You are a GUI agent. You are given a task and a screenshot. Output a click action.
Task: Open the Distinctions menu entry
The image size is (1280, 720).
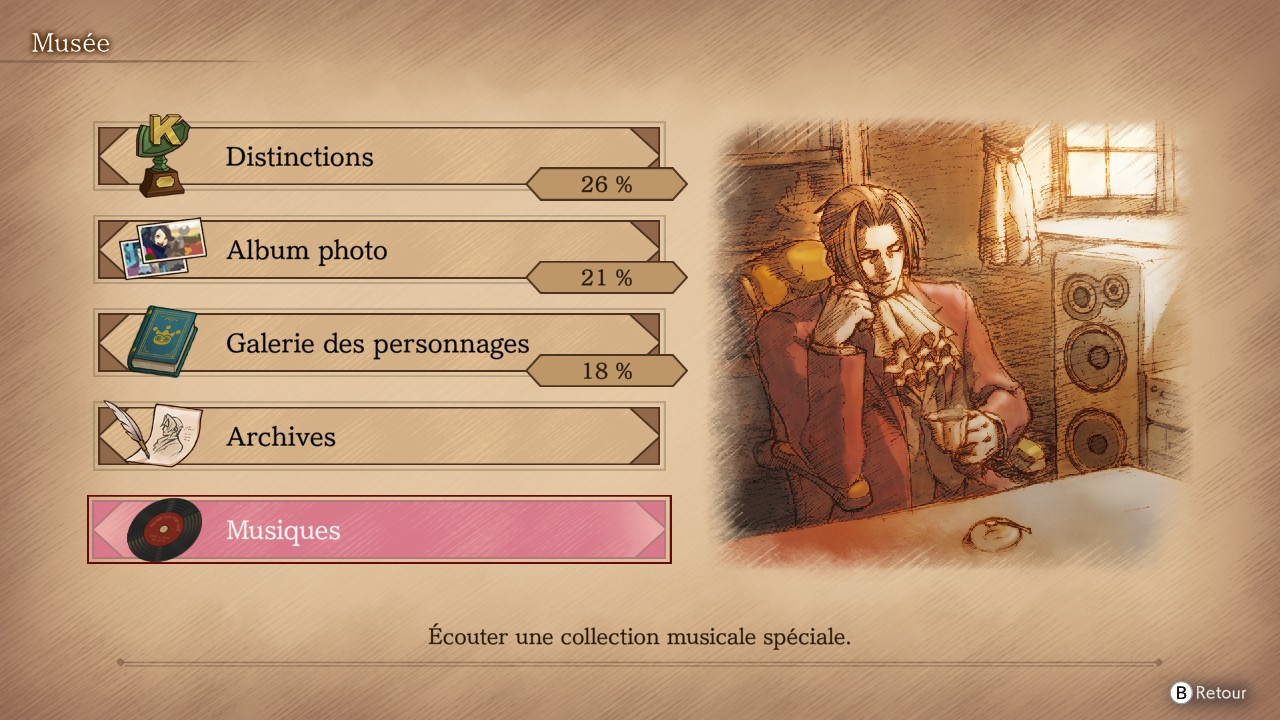[378, 157]
